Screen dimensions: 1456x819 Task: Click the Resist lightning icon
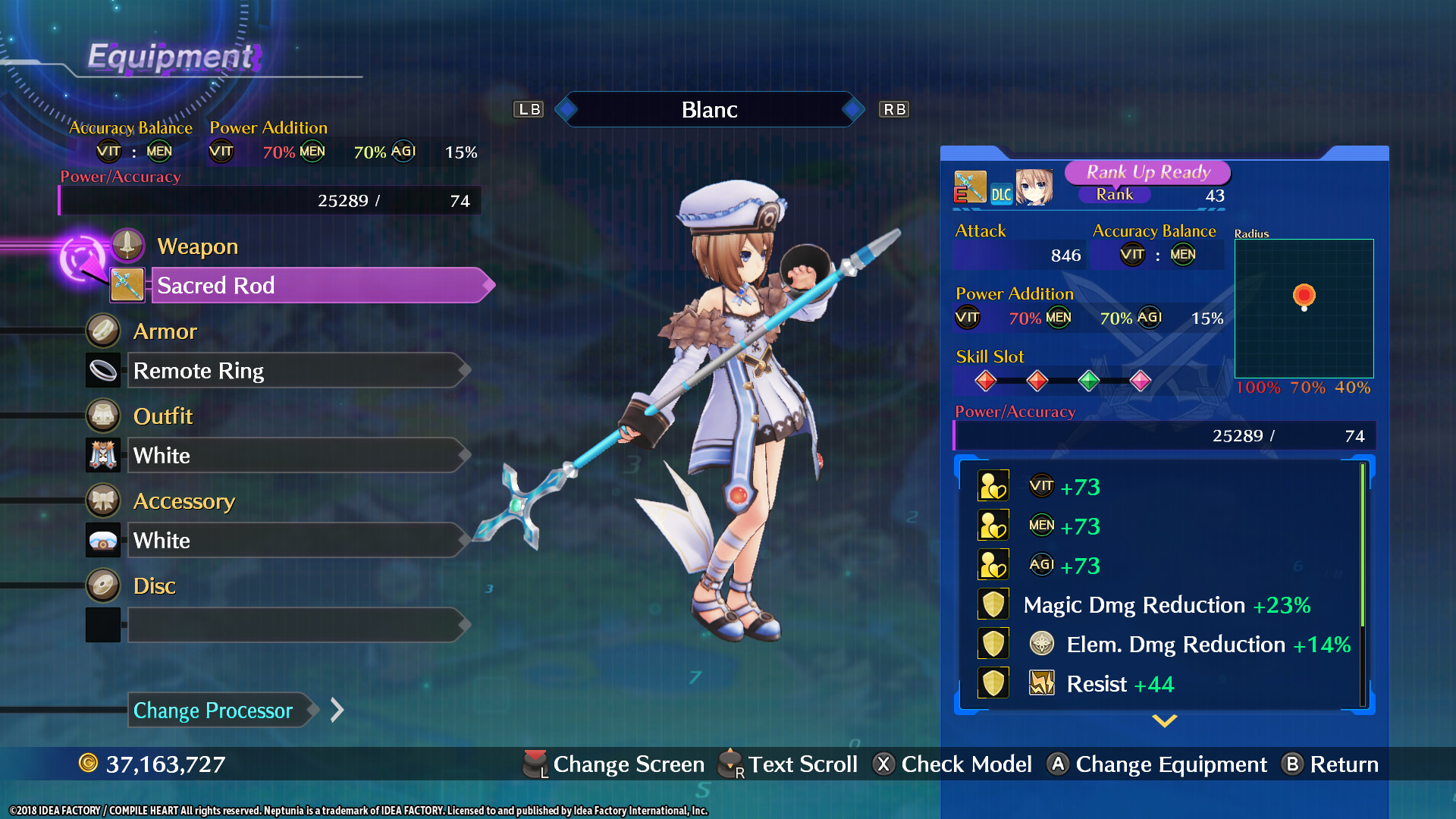click(x=1041, y=682)
